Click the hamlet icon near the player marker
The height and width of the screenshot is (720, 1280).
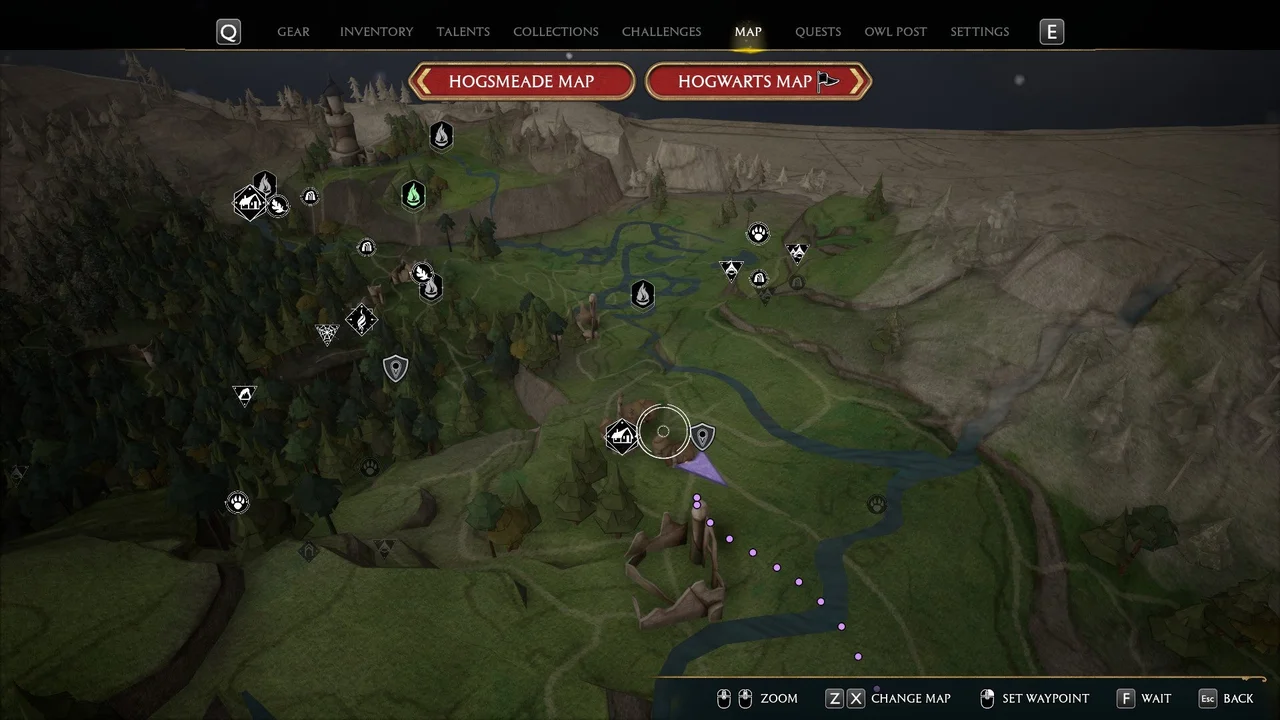pos(621,434)
